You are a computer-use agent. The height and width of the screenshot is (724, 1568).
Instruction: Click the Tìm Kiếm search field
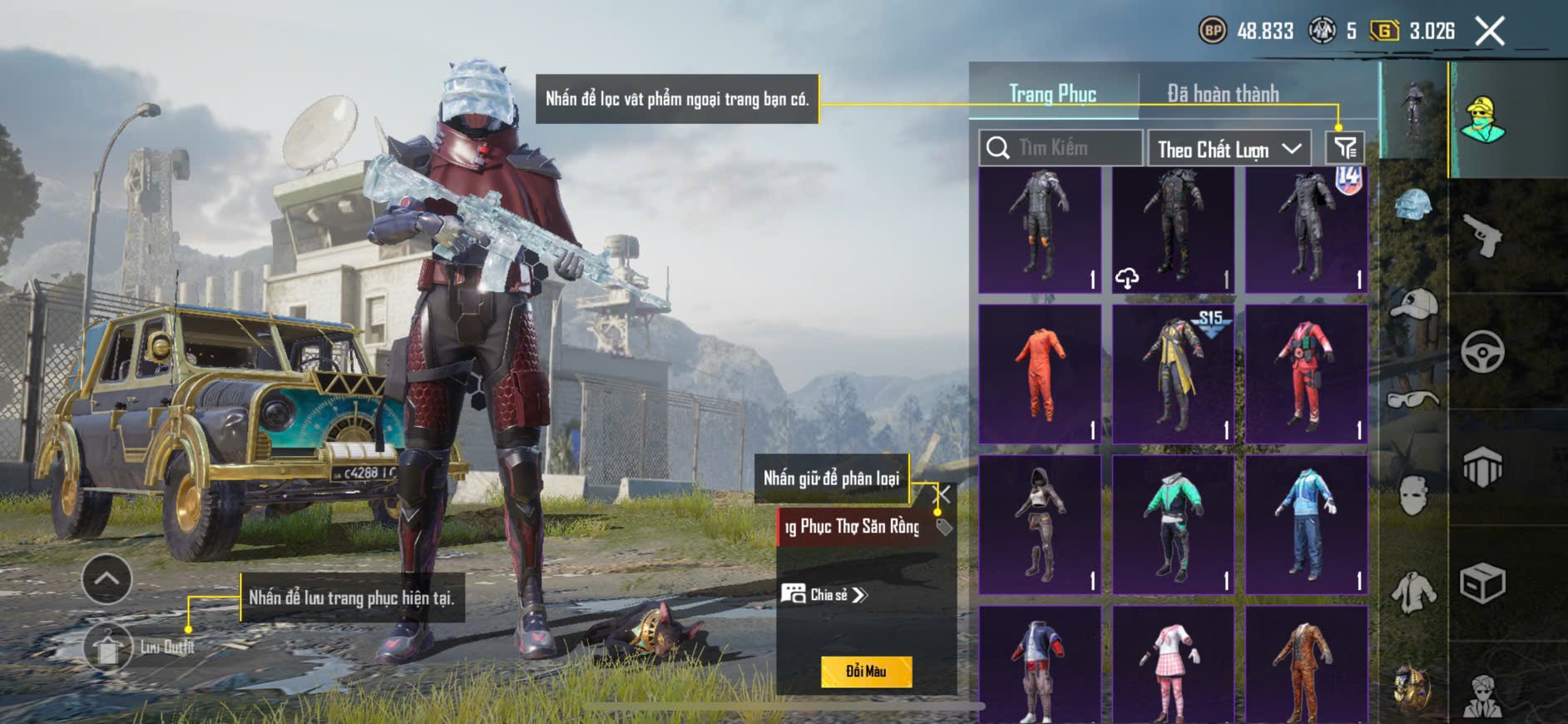(1061, 148)
